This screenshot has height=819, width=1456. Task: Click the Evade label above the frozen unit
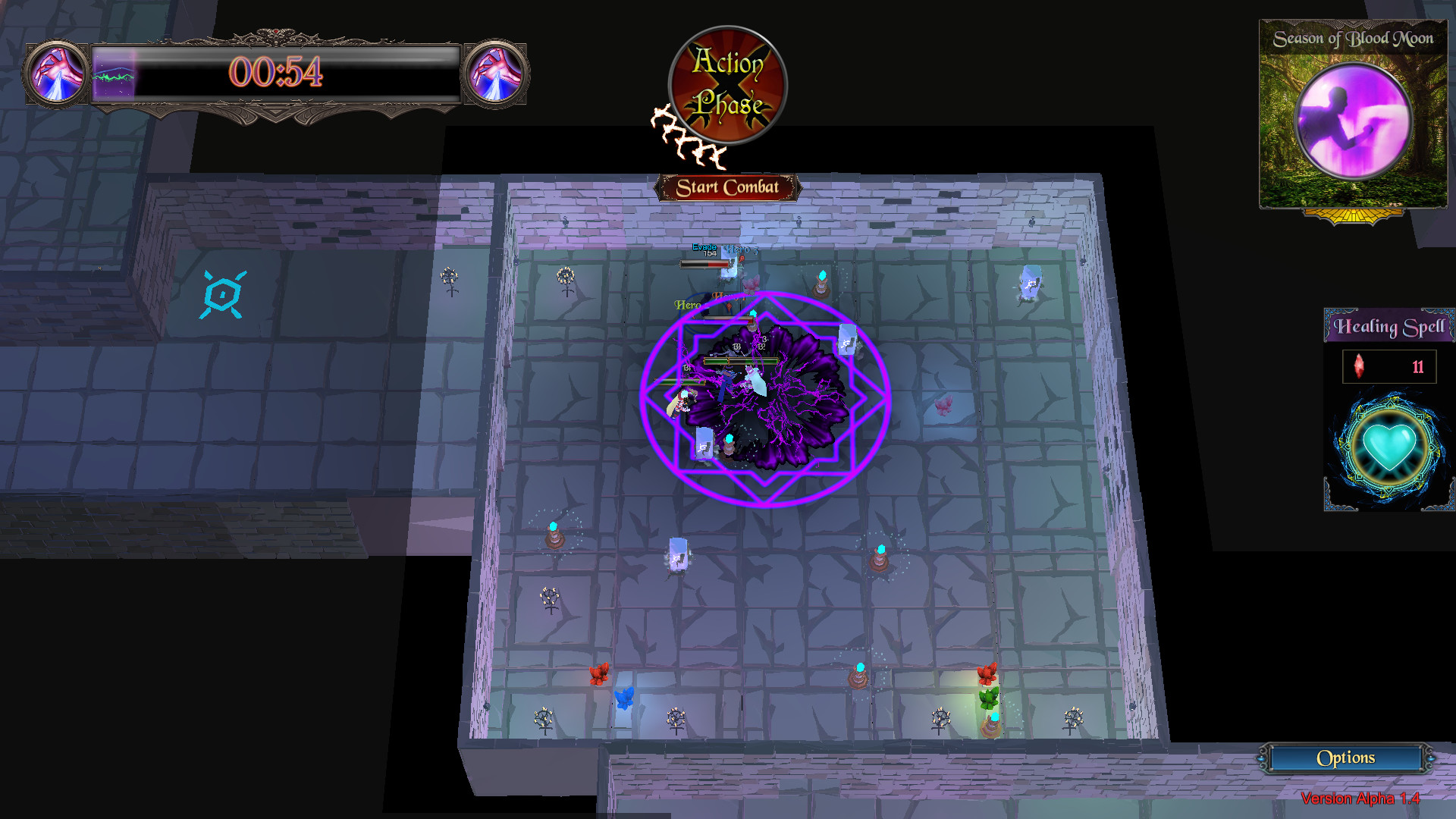[703, 248]
